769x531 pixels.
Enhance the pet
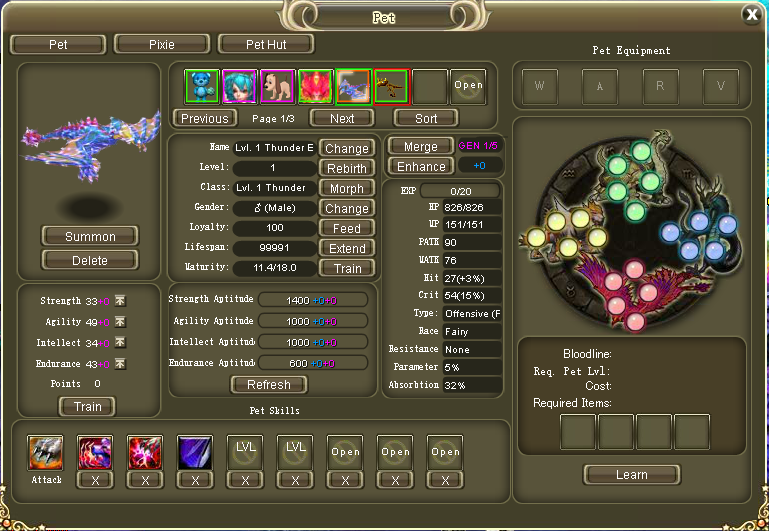421,166
